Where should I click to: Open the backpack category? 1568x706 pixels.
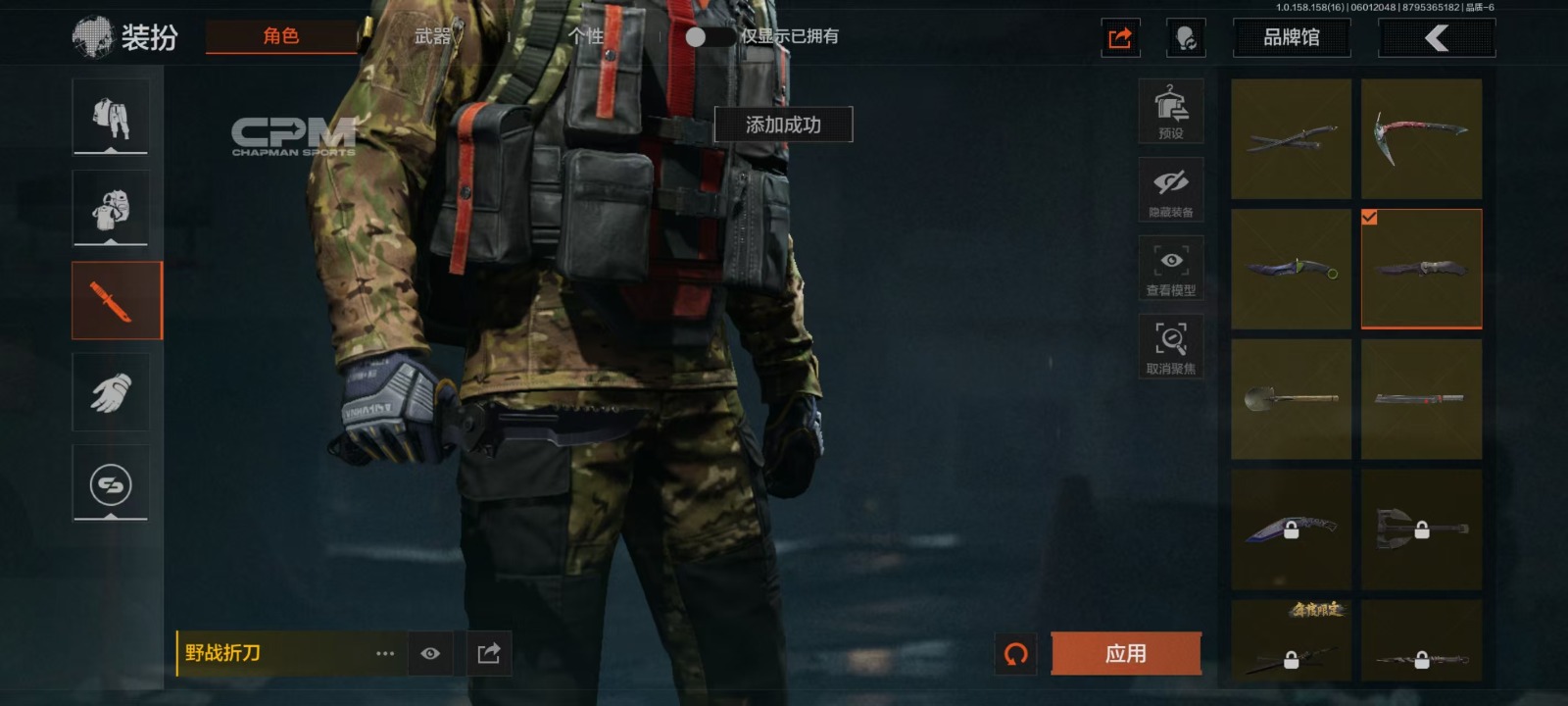(111, 209)
